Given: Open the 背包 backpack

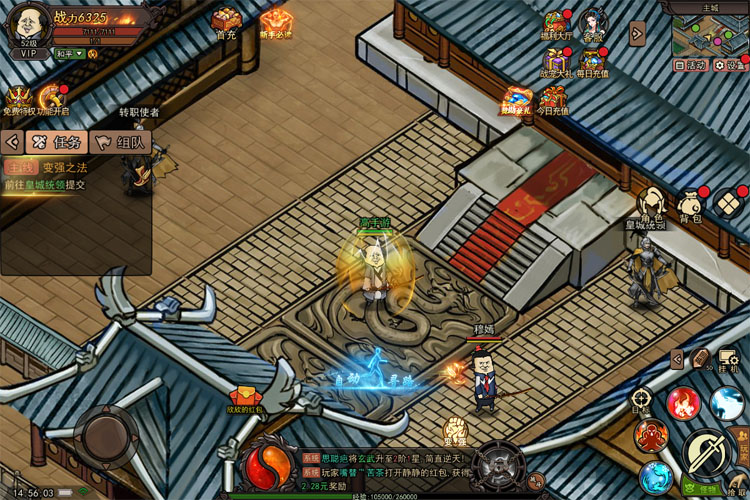Looking at the screenshot, I should (x=691, y=203).
